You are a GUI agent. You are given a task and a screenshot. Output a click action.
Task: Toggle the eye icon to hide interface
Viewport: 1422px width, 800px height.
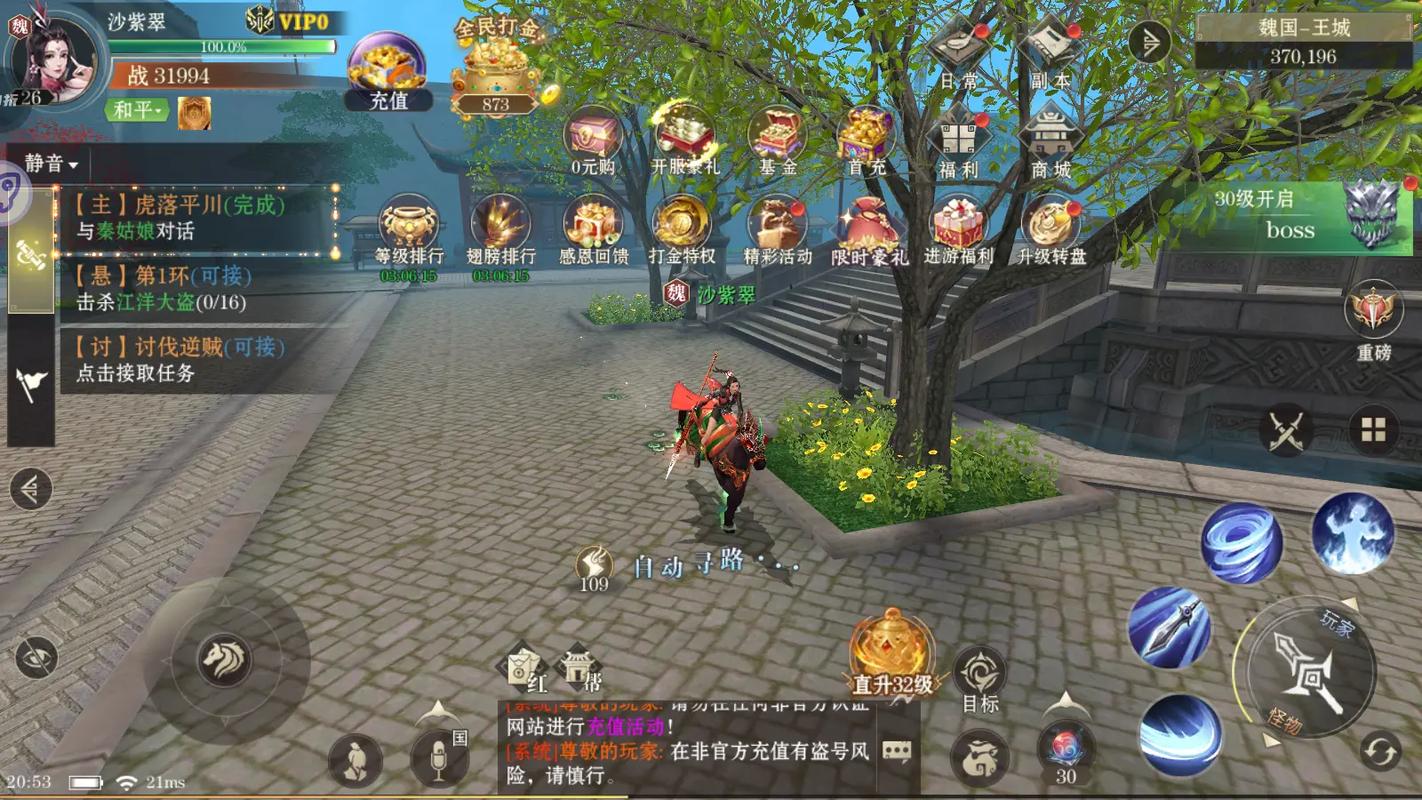(37, 657)
